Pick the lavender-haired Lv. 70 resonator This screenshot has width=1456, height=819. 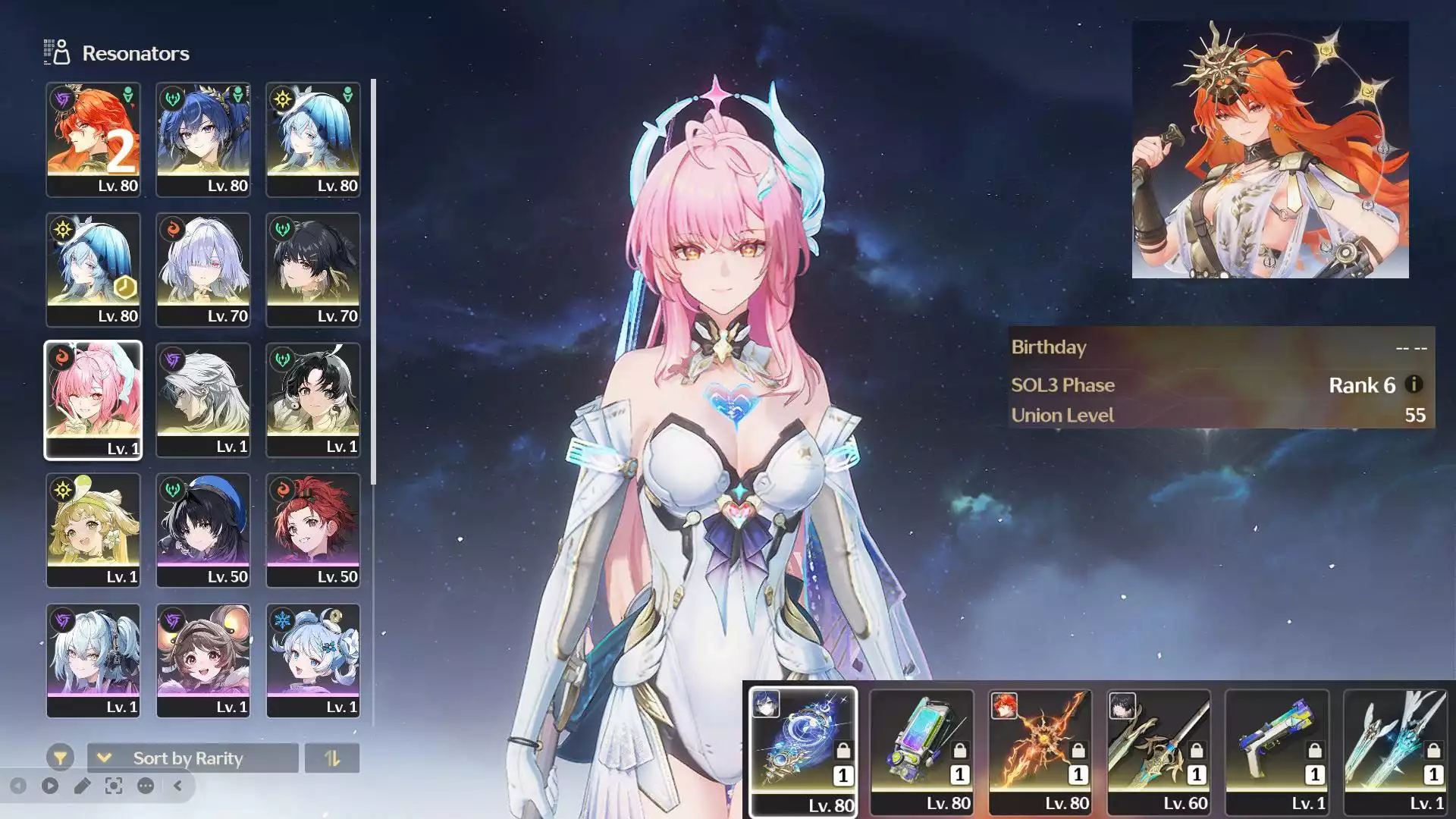(x=203, y=270)
